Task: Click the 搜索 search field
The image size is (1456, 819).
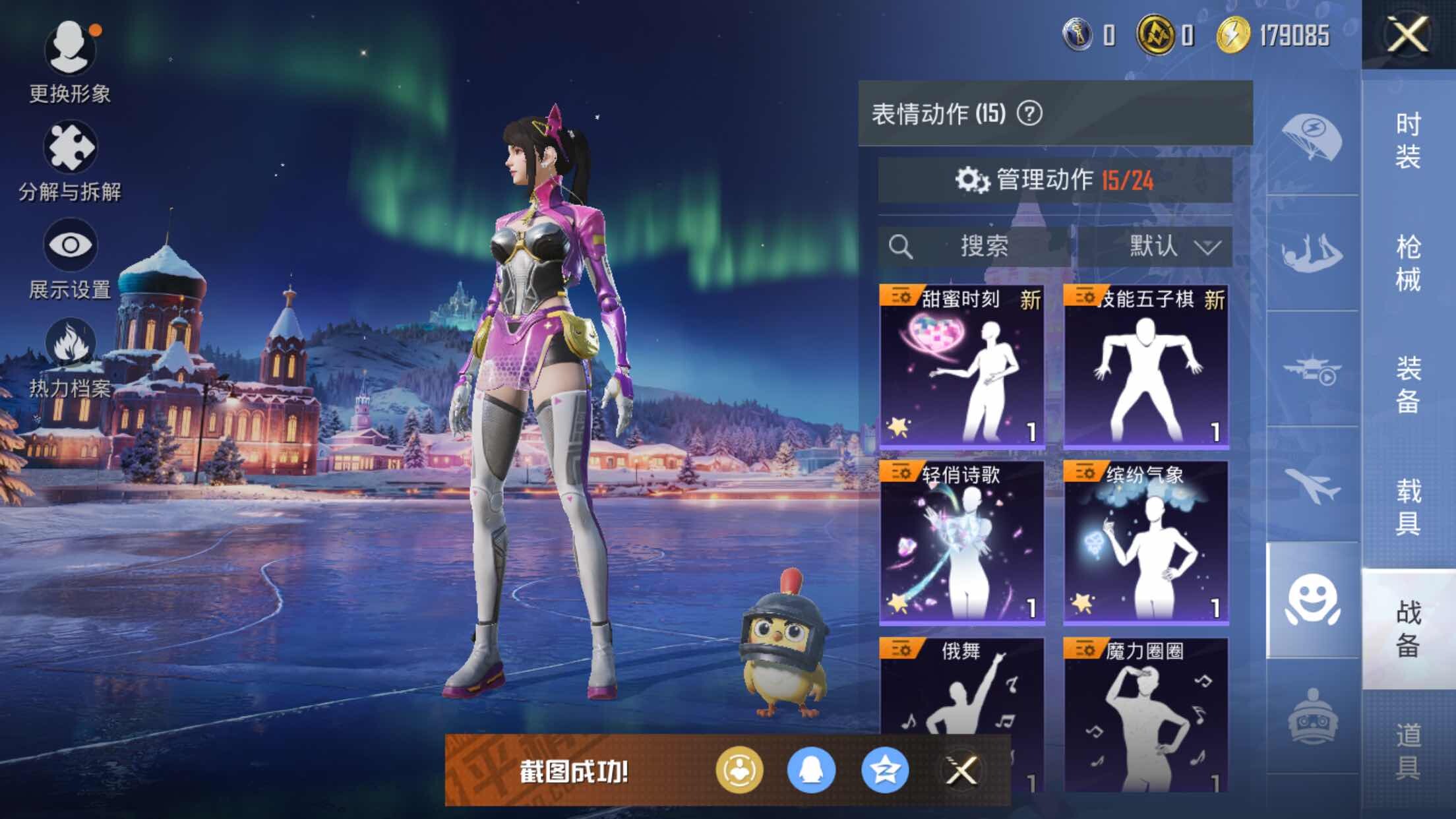Action: click(975, 247)
